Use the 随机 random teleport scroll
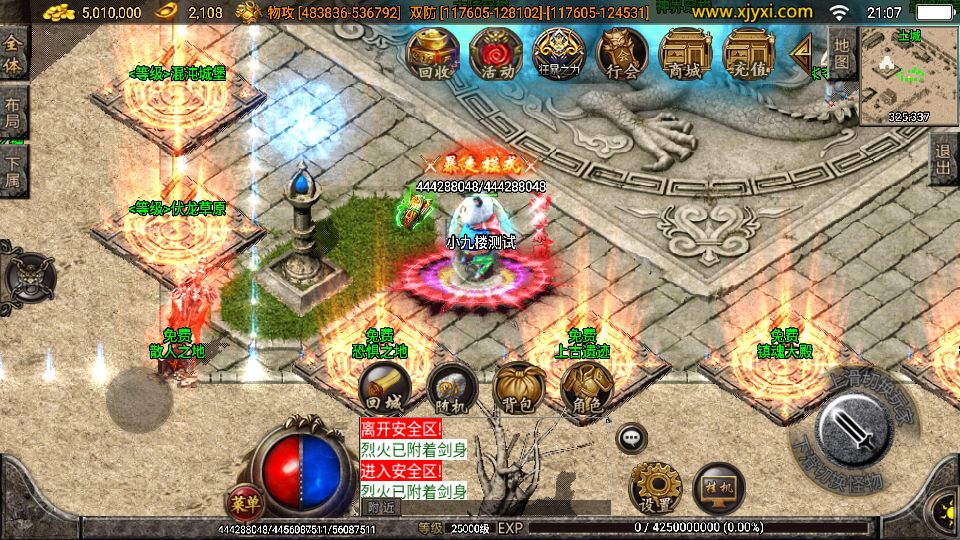 coord(451,388)
